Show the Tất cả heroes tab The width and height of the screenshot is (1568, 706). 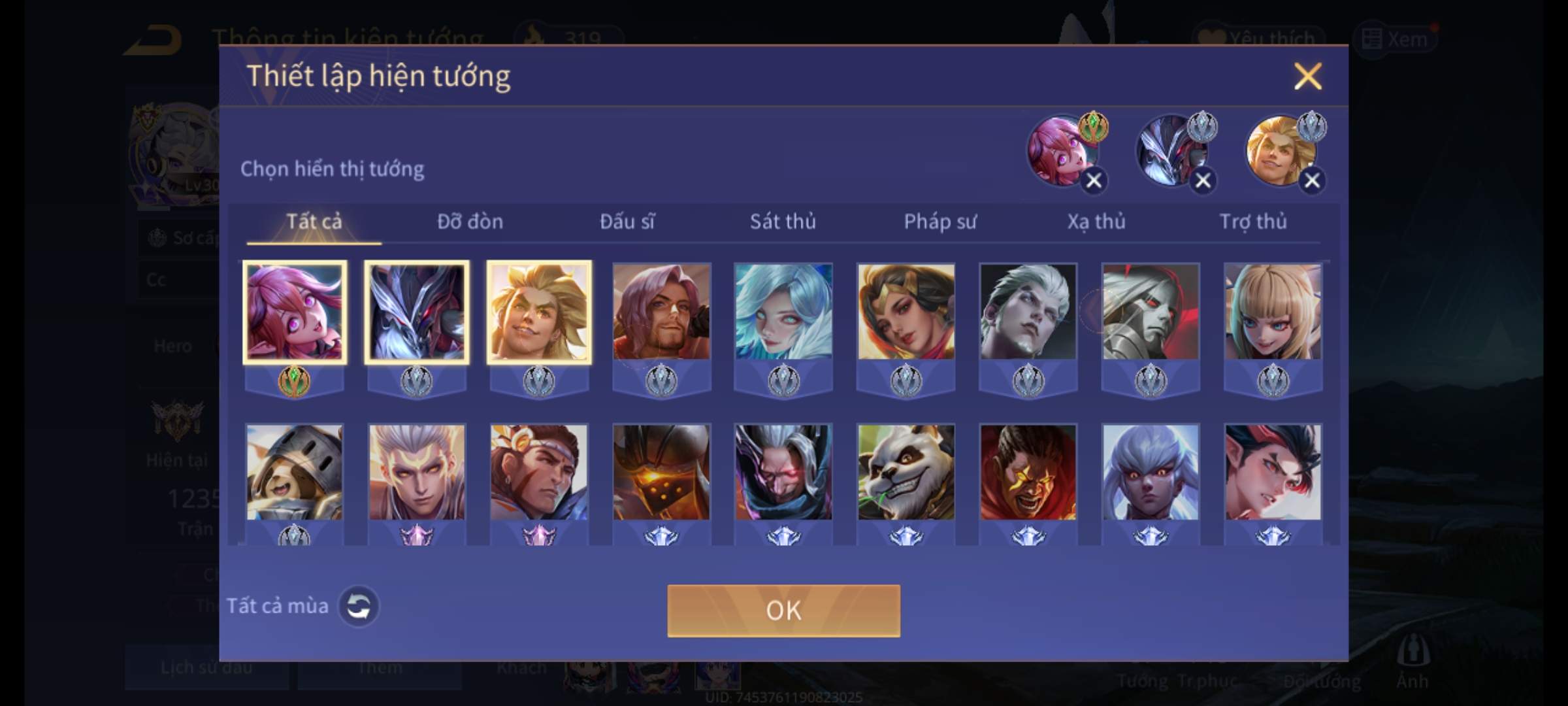[x=314, y=222]
